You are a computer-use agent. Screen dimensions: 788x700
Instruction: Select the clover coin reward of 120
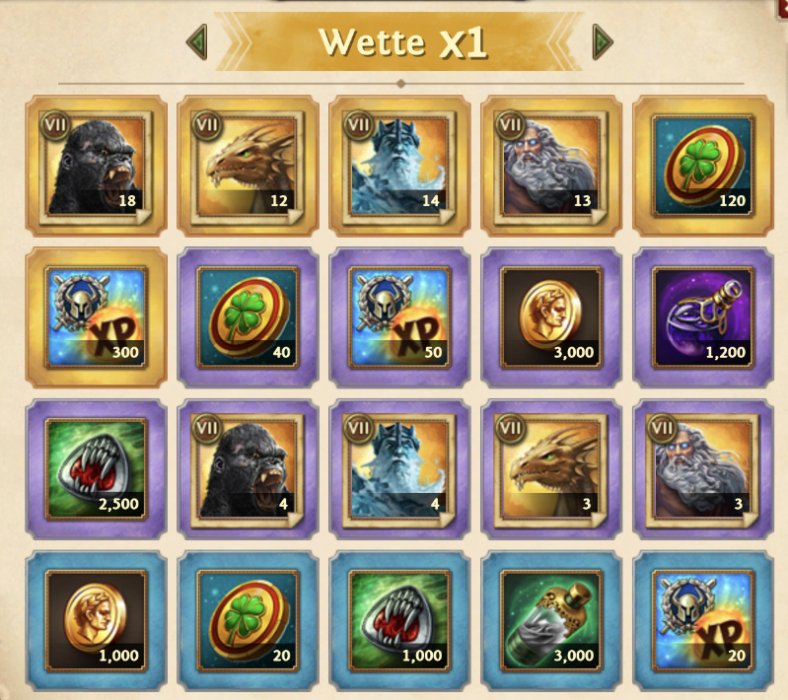tap(704, 165)
